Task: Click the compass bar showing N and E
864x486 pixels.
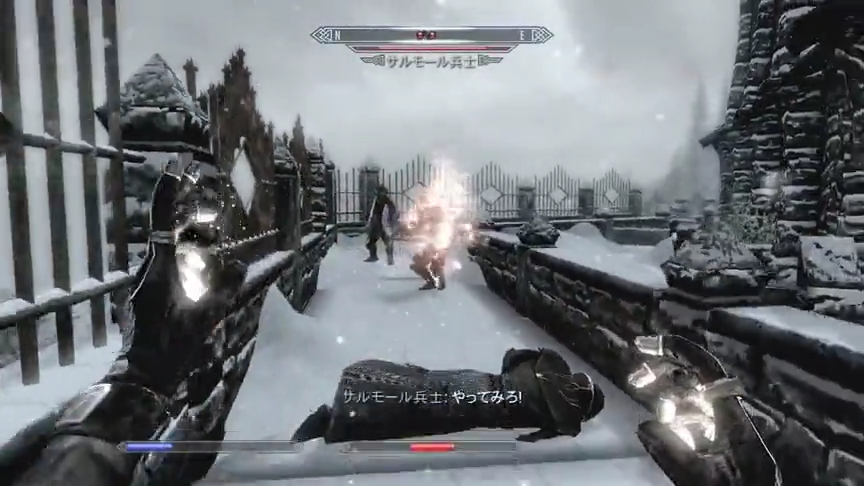Action: pos(431,35)
